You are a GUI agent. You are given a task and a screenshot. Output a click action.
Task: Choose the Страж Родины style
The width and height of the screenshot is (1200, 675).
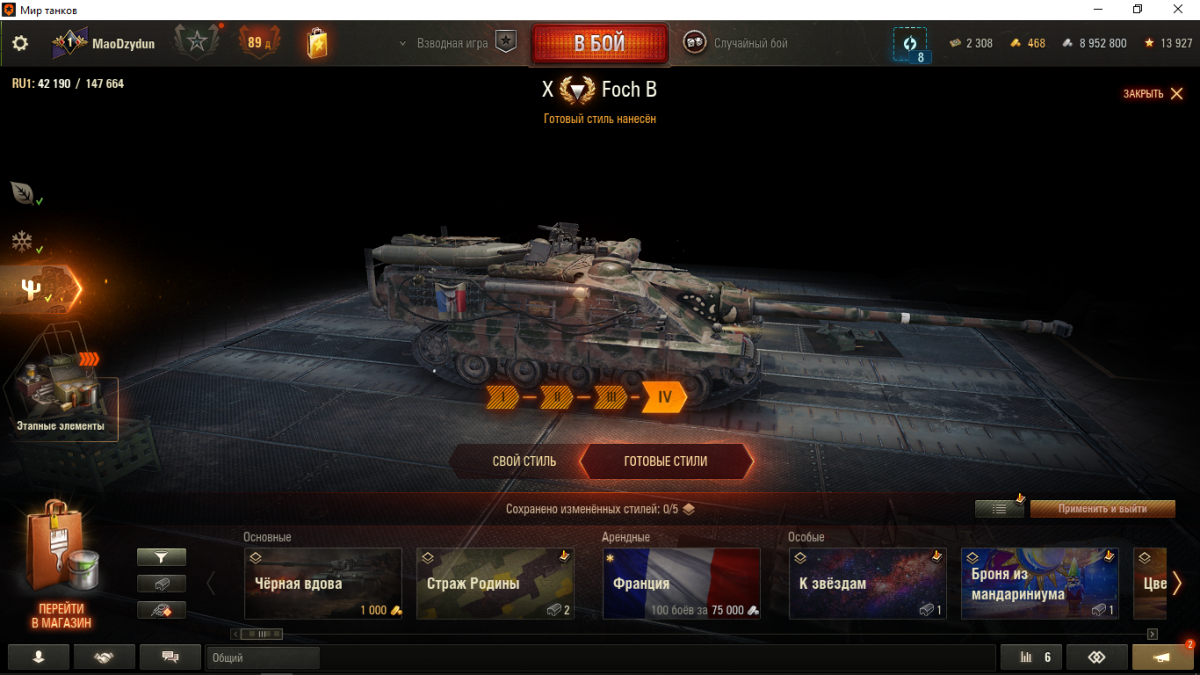tap(495, 584)
